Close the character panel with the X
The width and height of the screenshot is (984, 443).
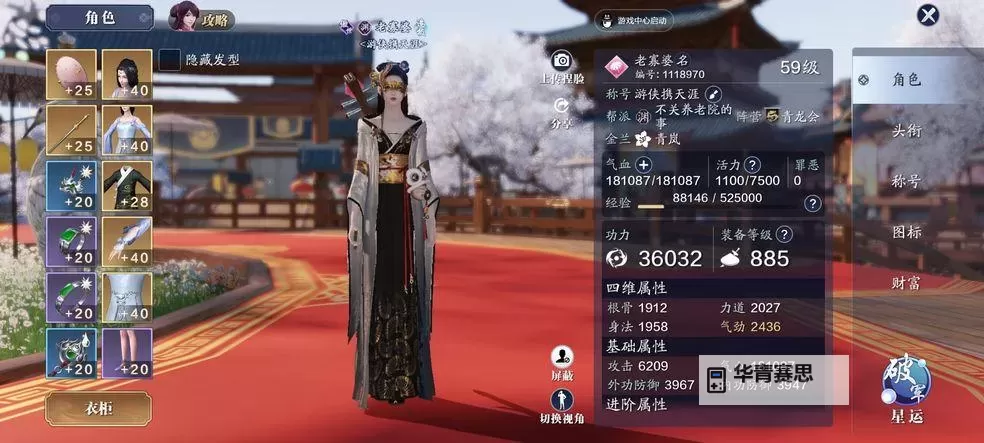click(929, 15)
